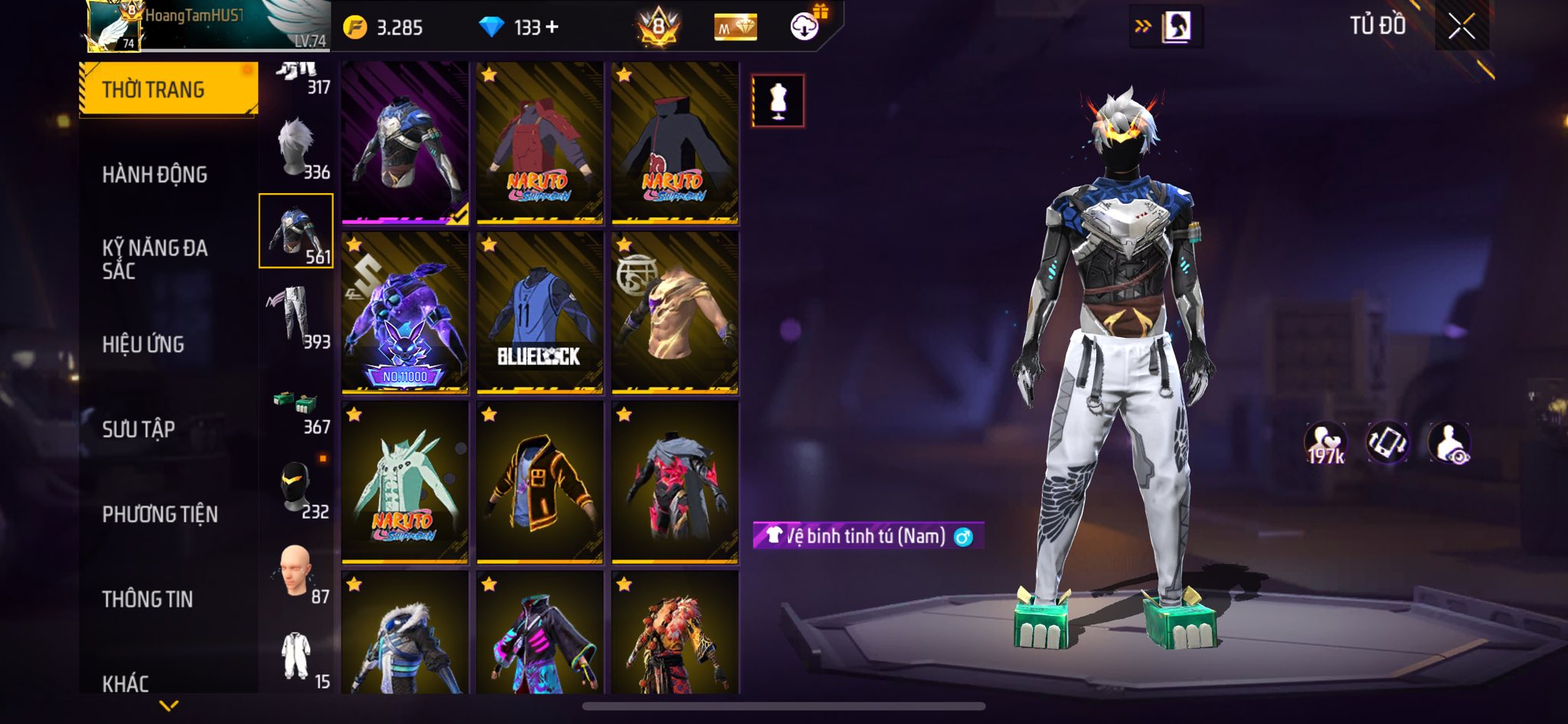
Task: Open the pants category with 393 items
Action: pyautogui.click(x=296, y=316)
